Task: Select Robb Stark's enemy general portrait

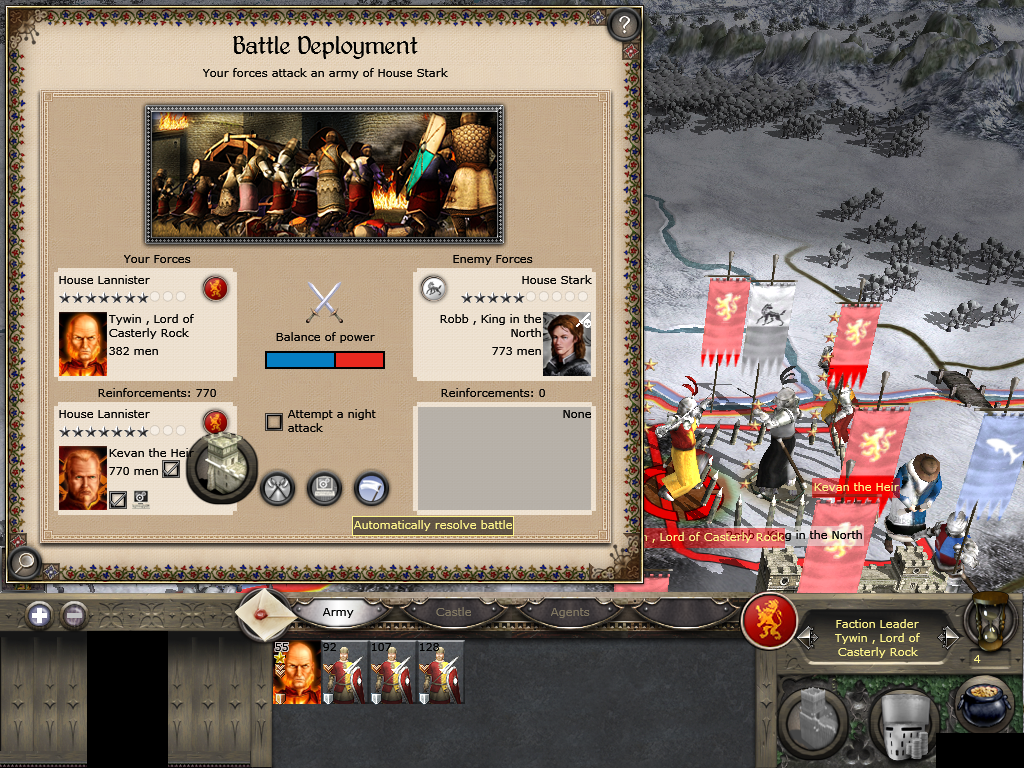Action: (x=567, y=345)
